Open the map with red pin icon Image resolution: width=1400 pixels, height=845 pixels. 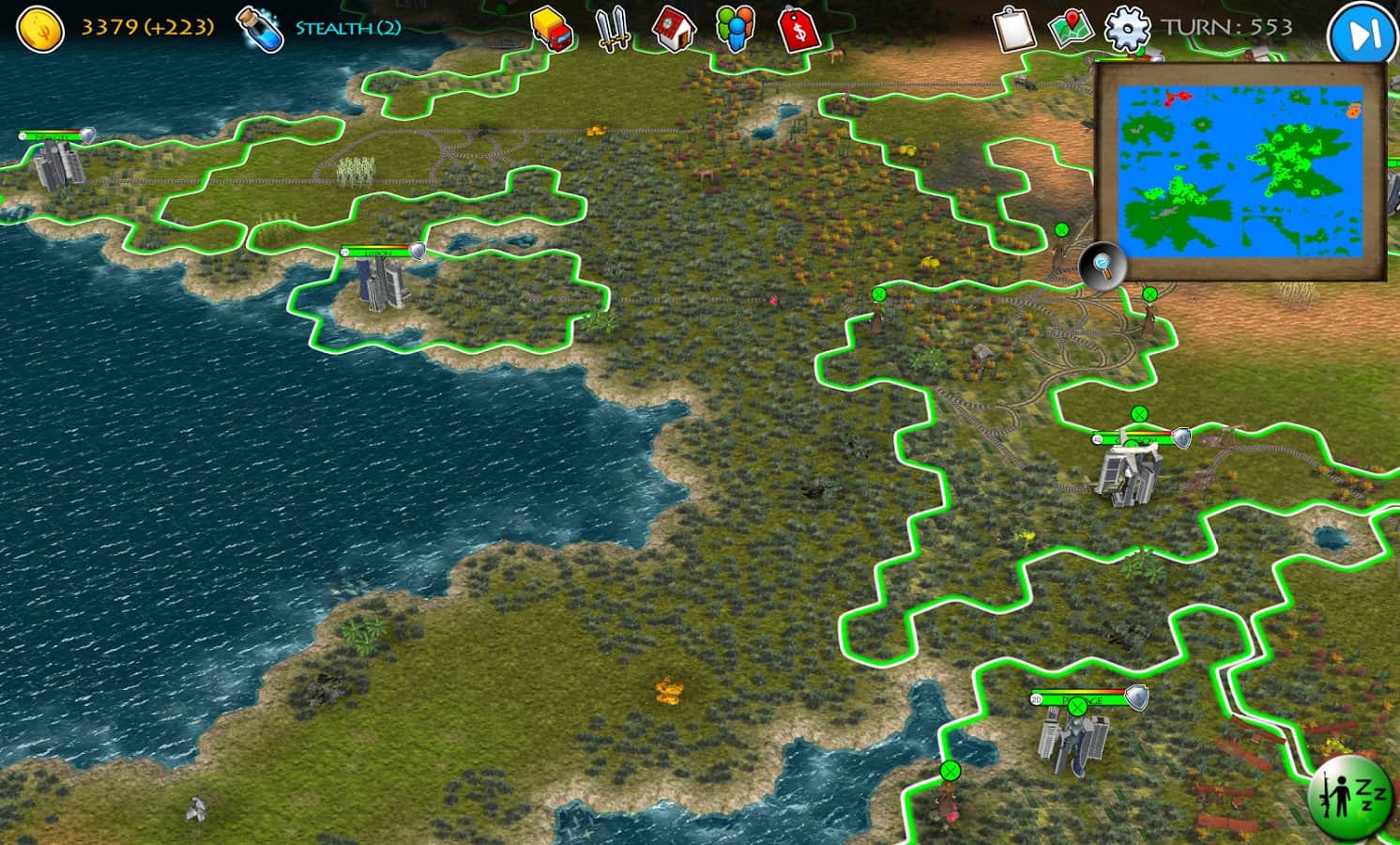[1072, 29]
